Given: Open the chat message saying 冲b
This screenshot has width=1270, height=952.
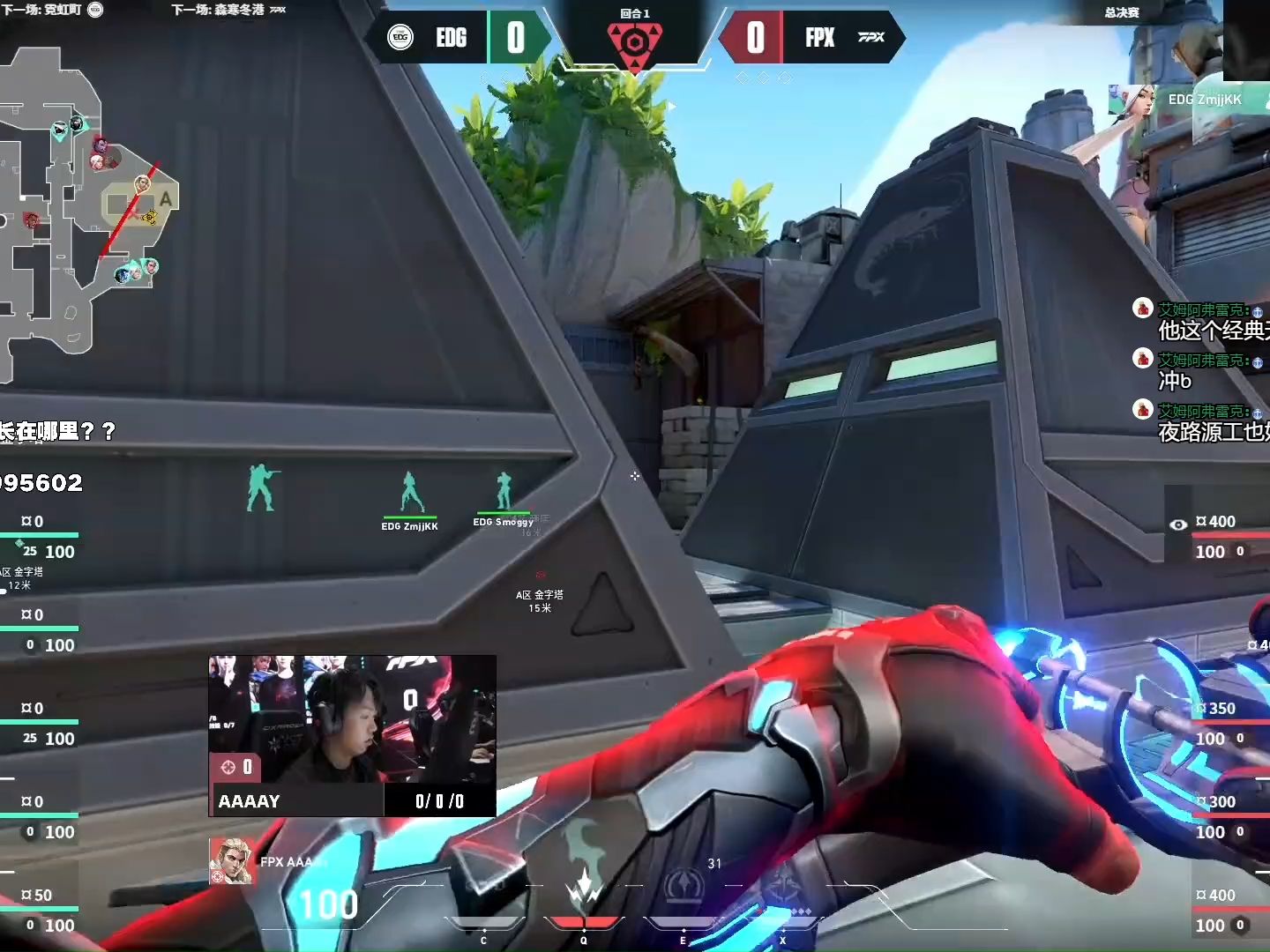Looking at the screenshot, I should pyautogui.click(x=1175, y=381).
